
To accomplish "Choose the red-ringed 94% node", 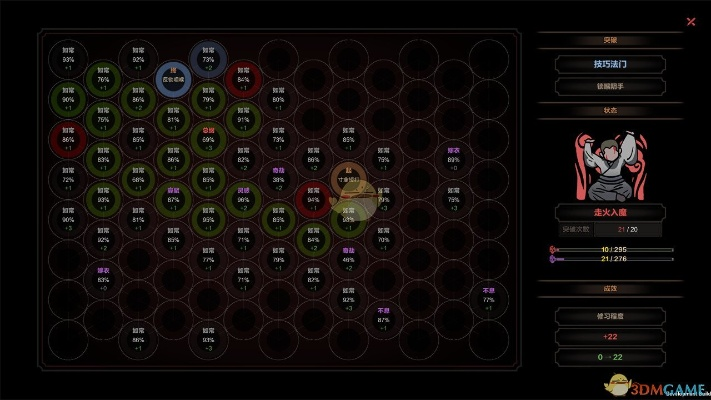I will pos(313,198).
